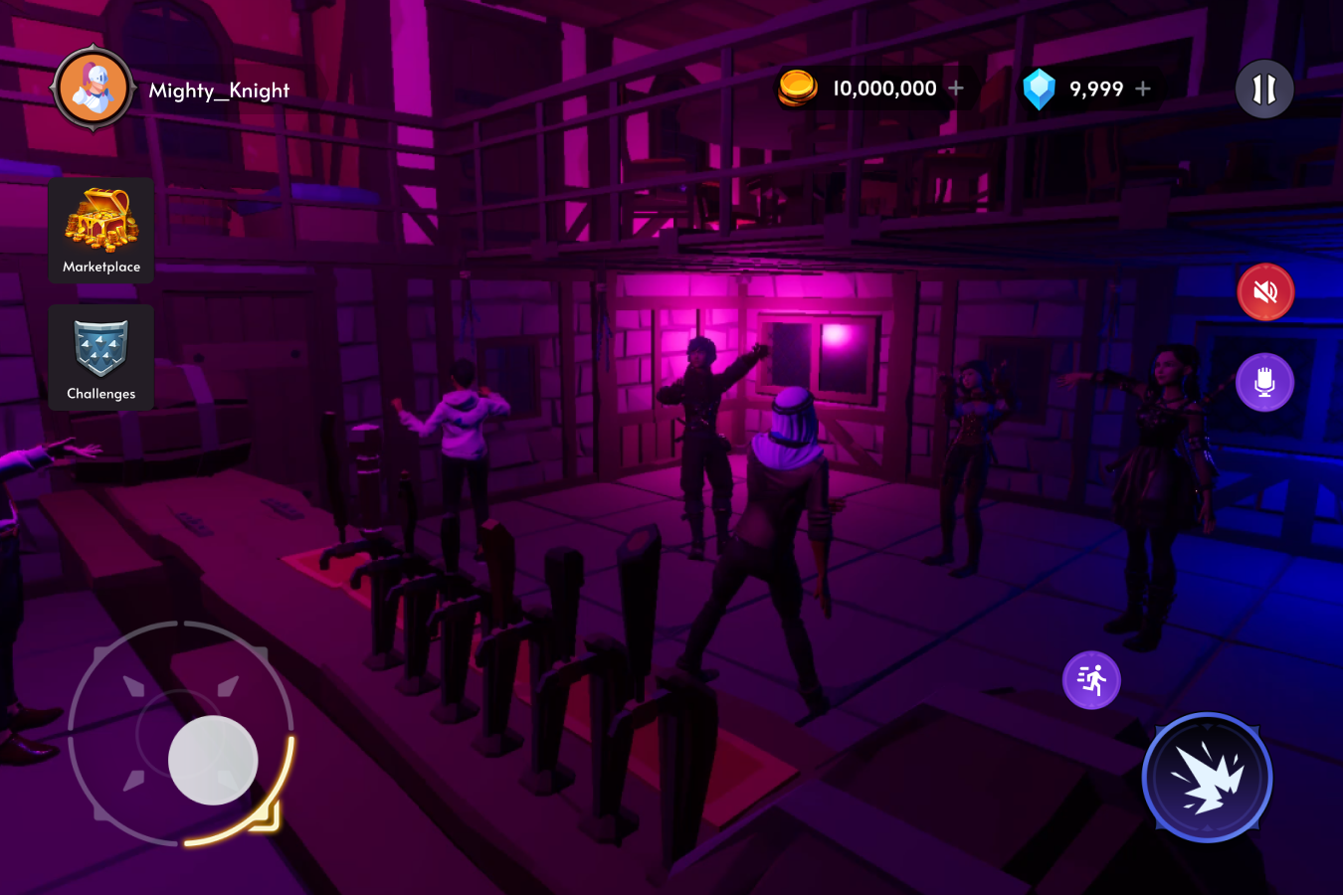Pause the game
Screen dimensions: 1343x896
pos(1264,89)
